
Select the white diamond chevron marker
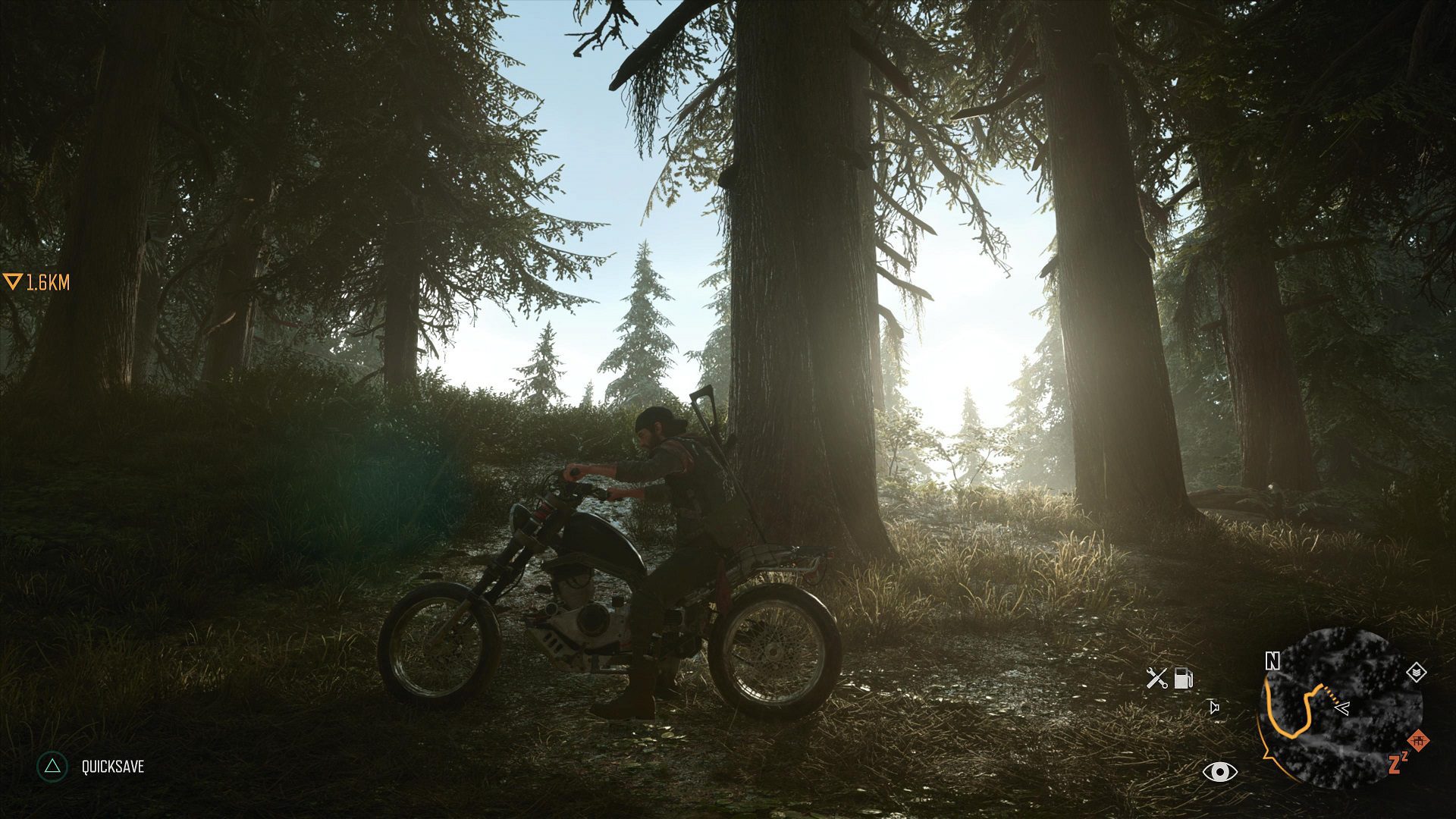(x=1416, y=672)
